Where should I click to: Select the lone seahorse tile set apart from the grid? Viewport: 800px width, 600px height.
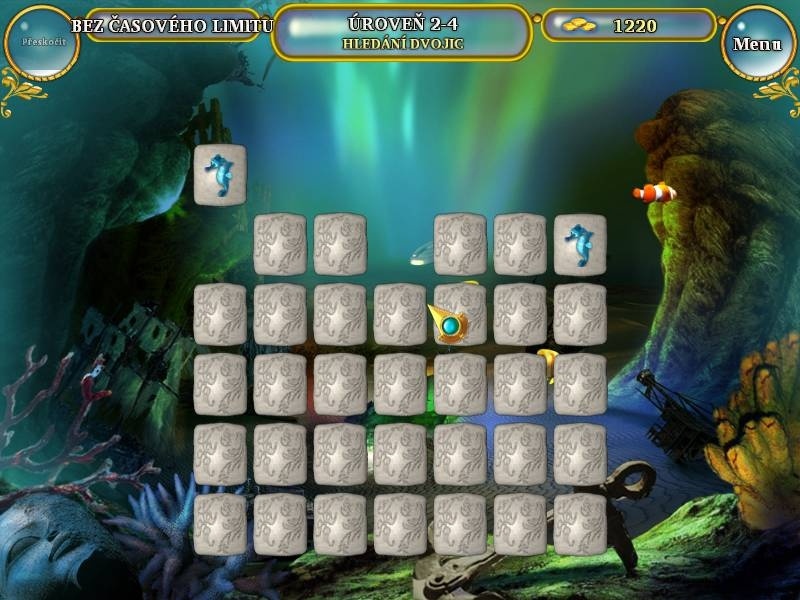[x=220, y=175]
